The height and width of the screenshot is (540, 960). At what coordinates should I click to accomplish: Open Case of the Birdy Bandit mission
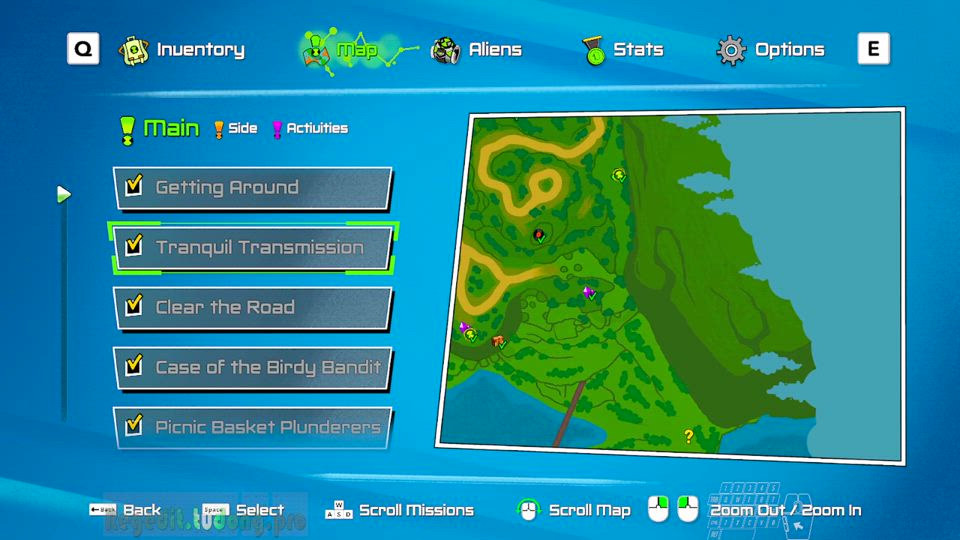coord(252,367)
